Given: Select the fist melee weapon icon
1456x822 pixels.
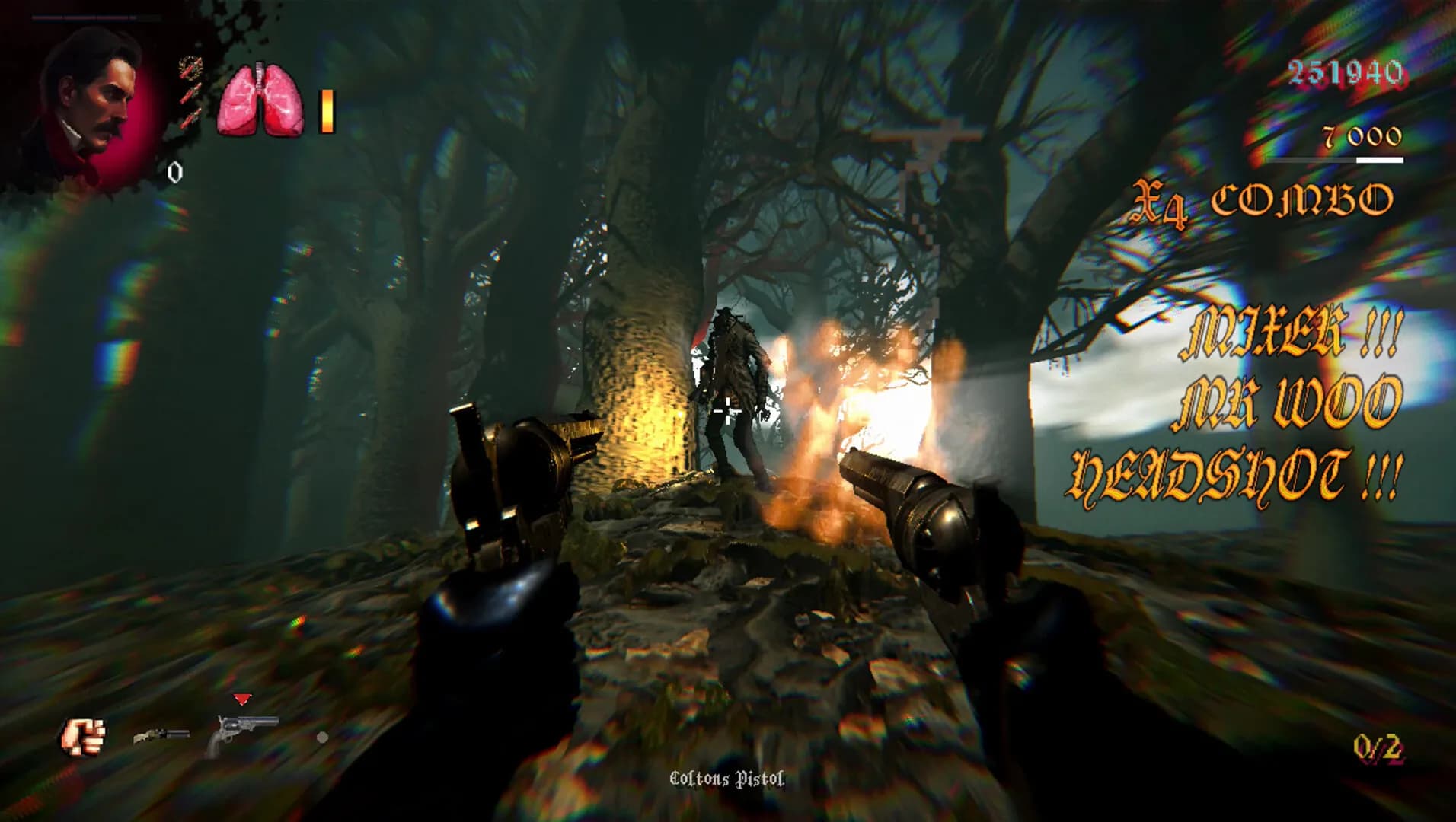Looking at the screenshot, I should 84,734.
